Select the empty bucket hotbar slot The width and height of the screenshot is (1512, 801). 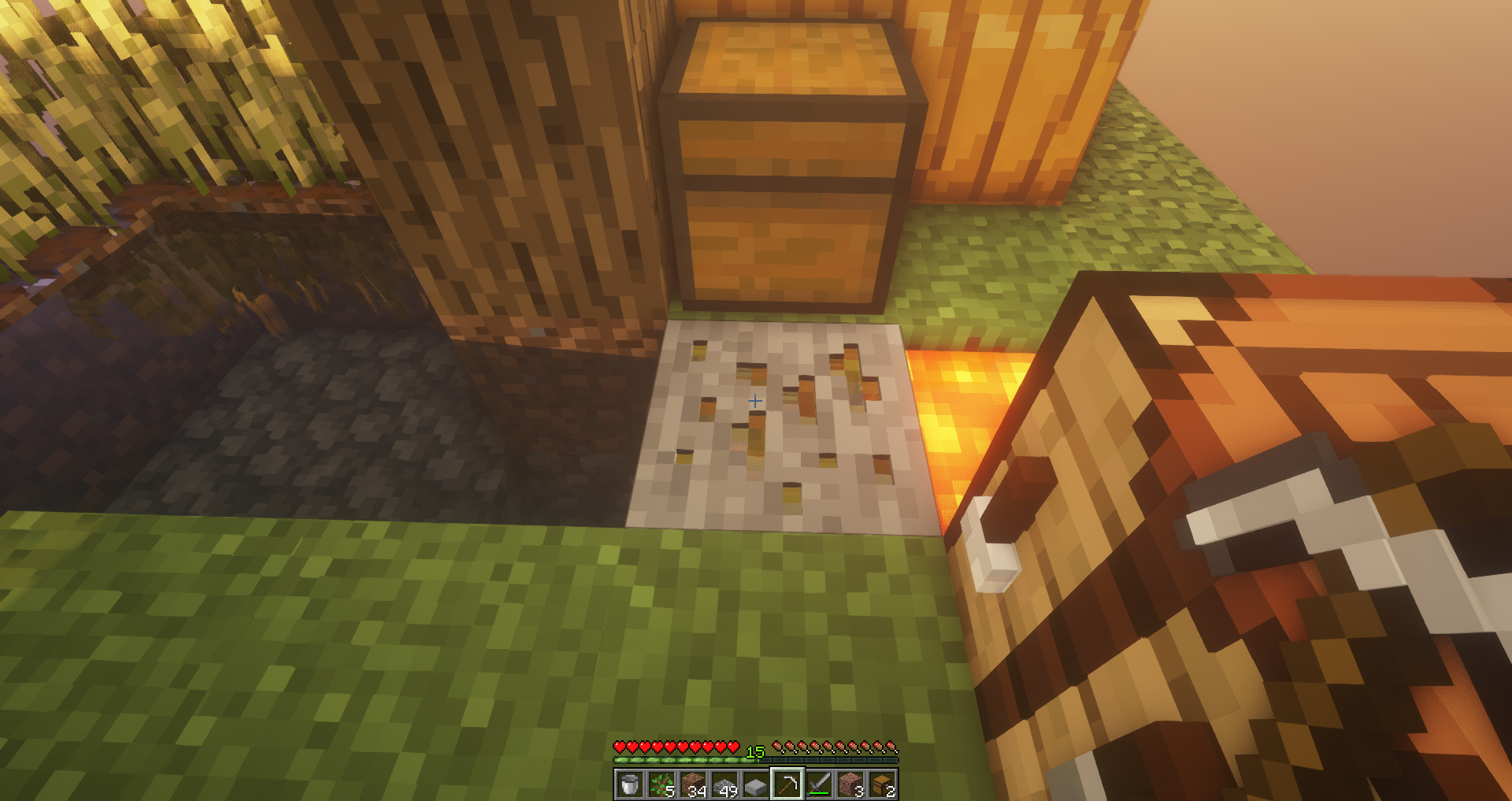pyautogui.click(x=630, y=784)
